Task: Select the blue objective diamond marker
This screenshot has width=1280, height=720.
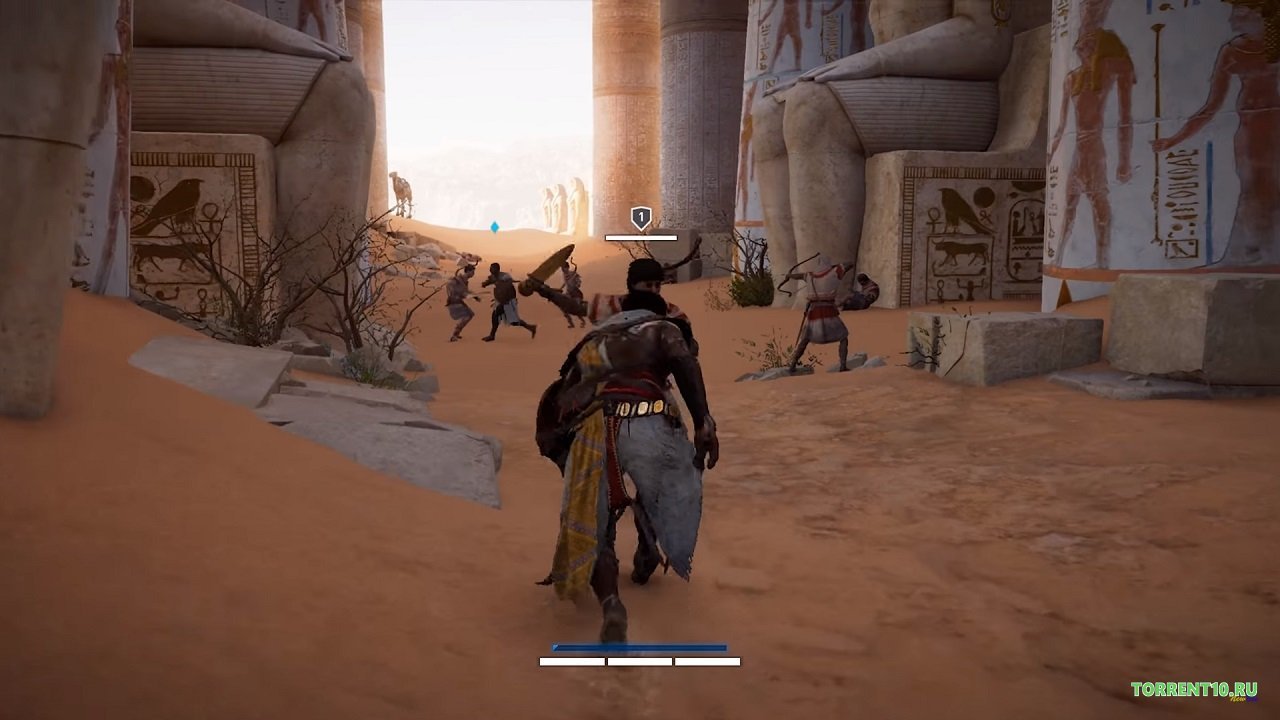Action: 495,227
